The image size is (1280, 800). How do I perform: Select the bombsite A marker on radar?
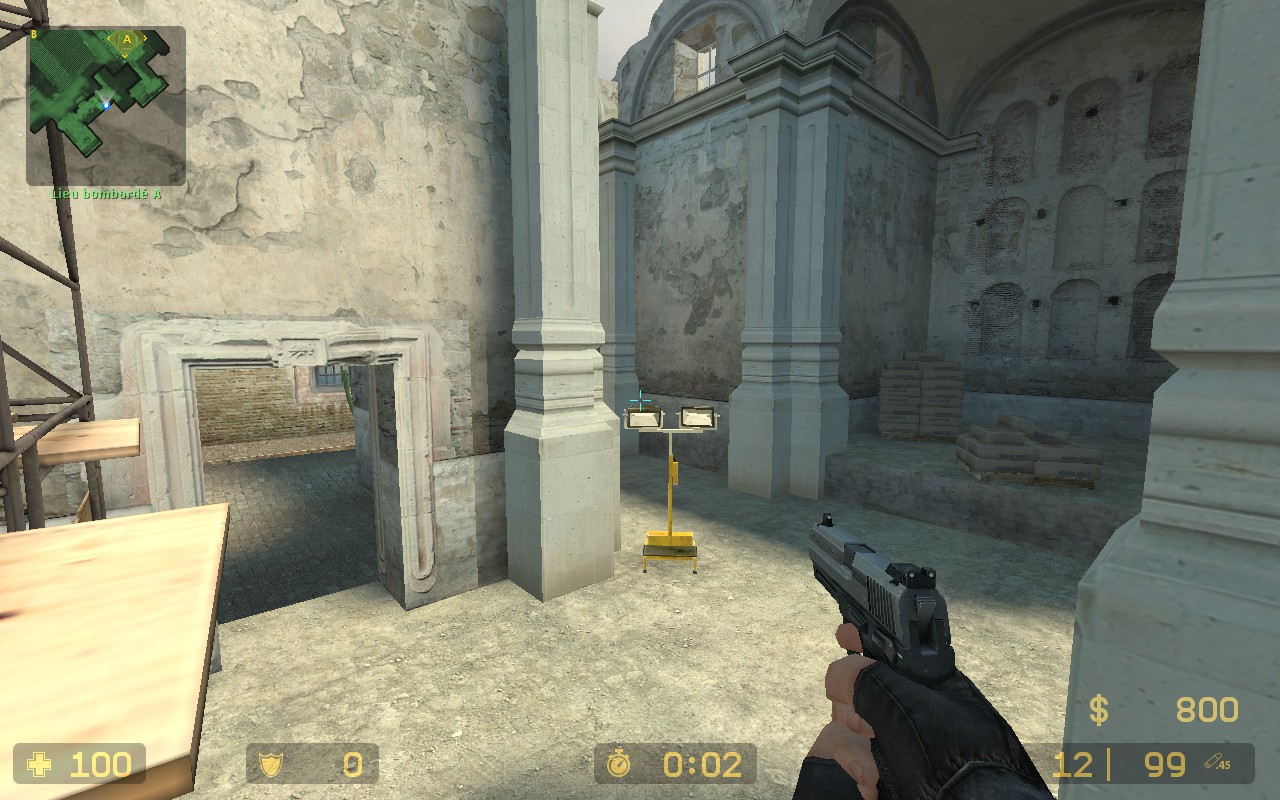click(127, 40)
